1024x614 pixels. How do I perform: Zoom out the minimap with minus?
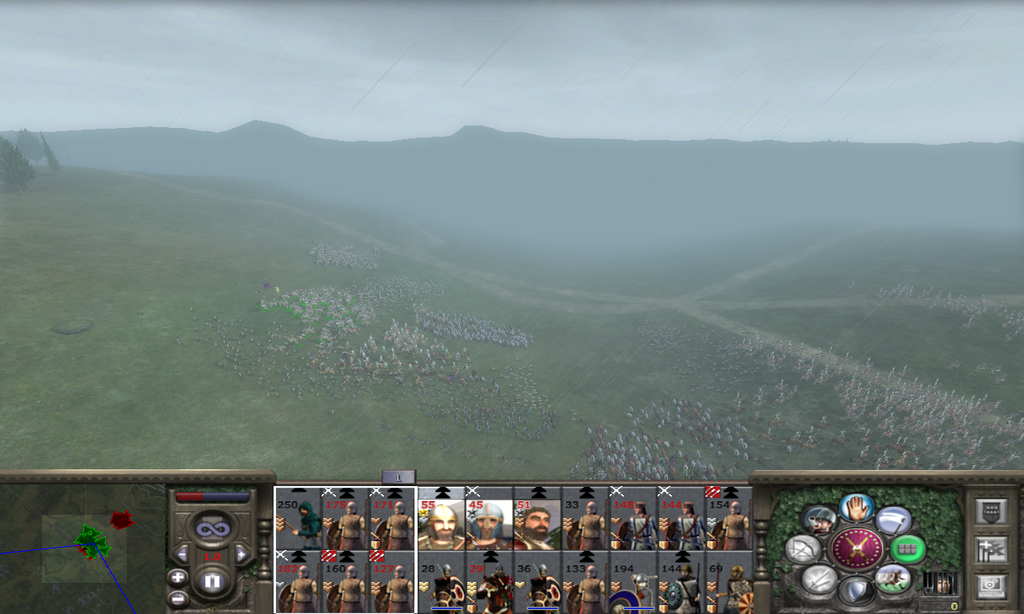(178, 598)
